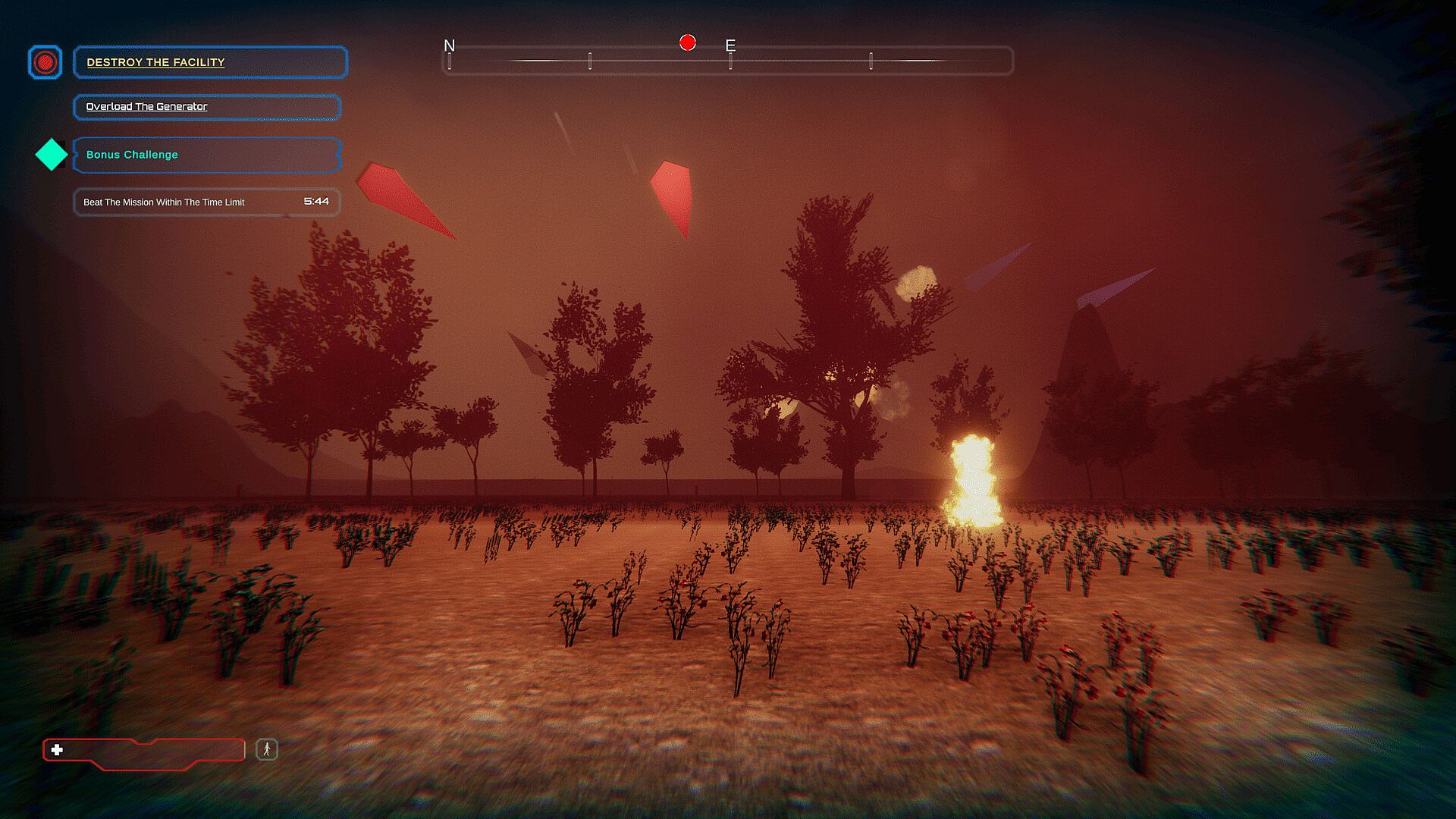This screenshot has width=1456, height=819.
Task: Click the standing stance indicator icon
Action: [266, 750]
